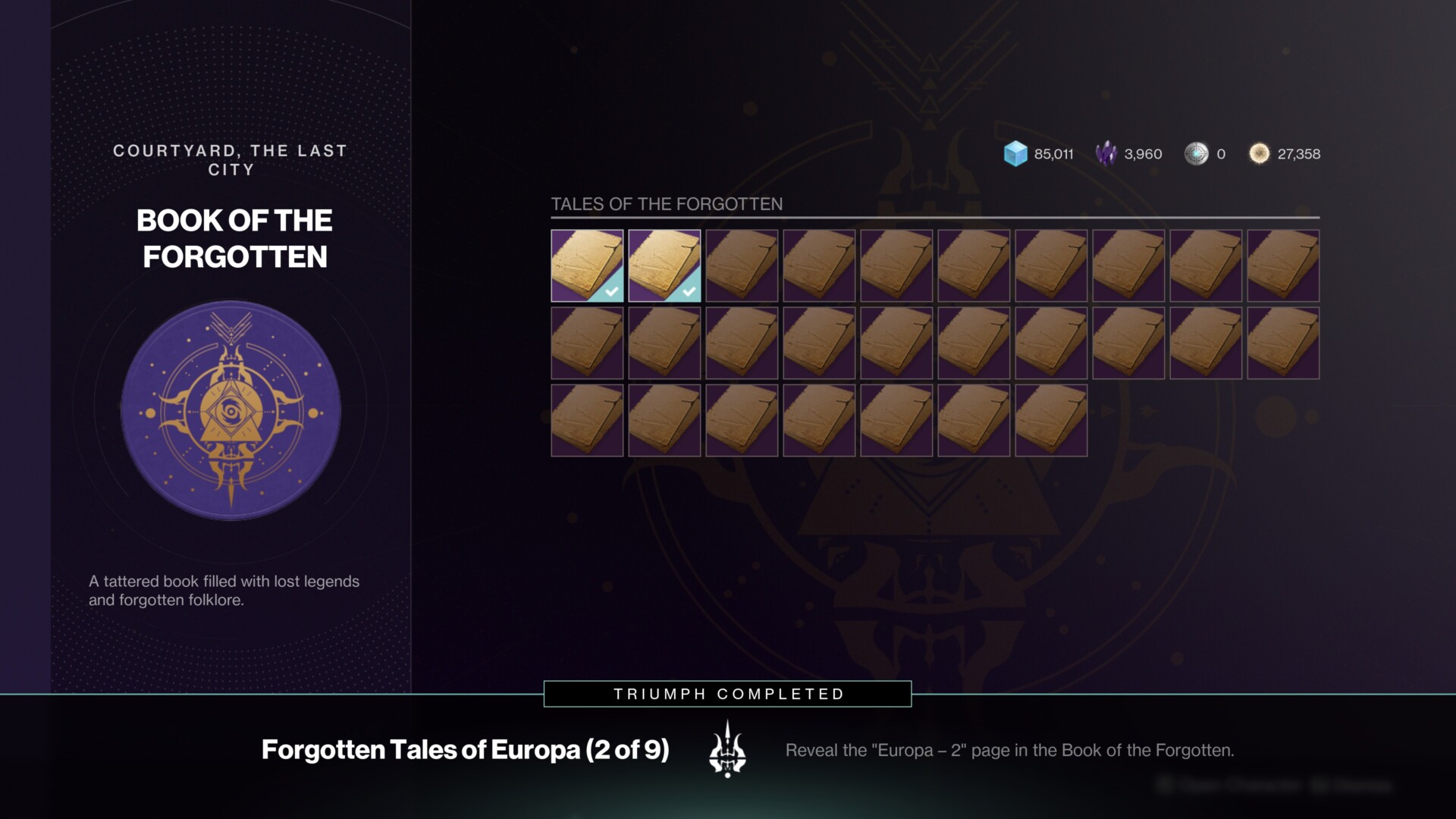Open the second checkmarked Tales page

pyautogui.click(x=664, y=266)
